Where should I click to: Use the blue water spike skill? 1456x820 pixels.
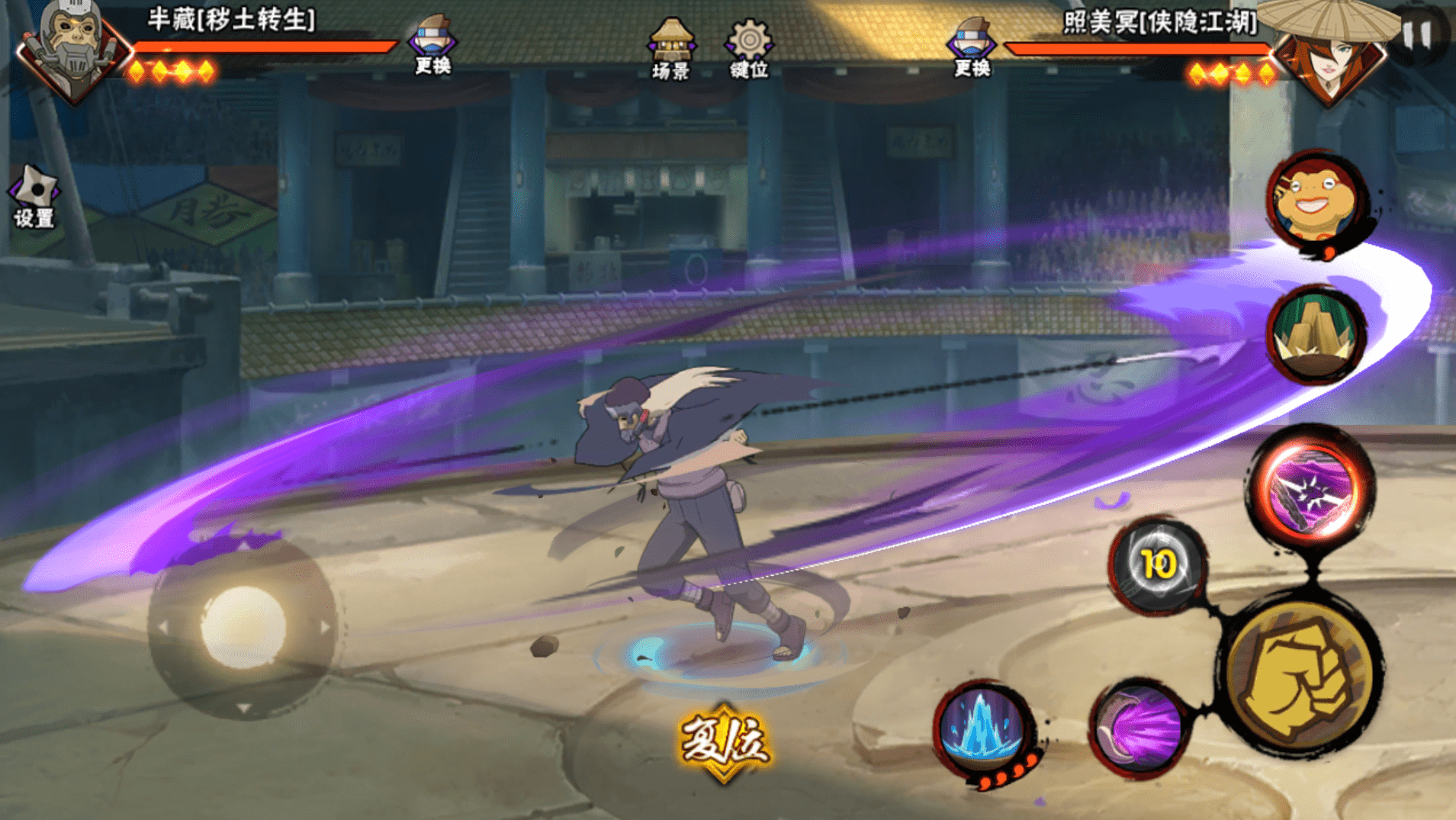coord(983,728)
